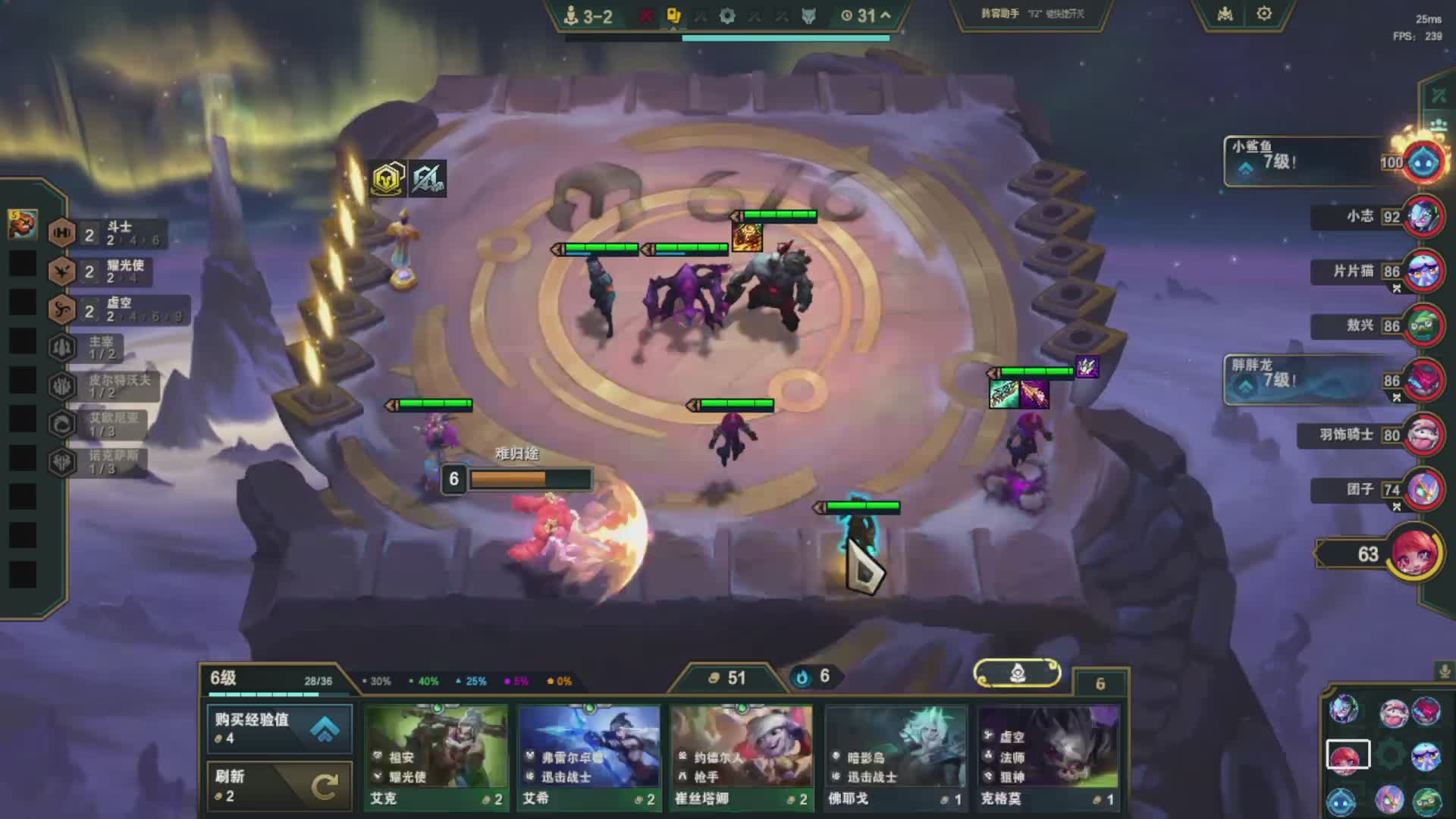The height and width of the screenshot is (819, 1456).
Task: Inspect the 斗士 trait entry
Action: 105,234
